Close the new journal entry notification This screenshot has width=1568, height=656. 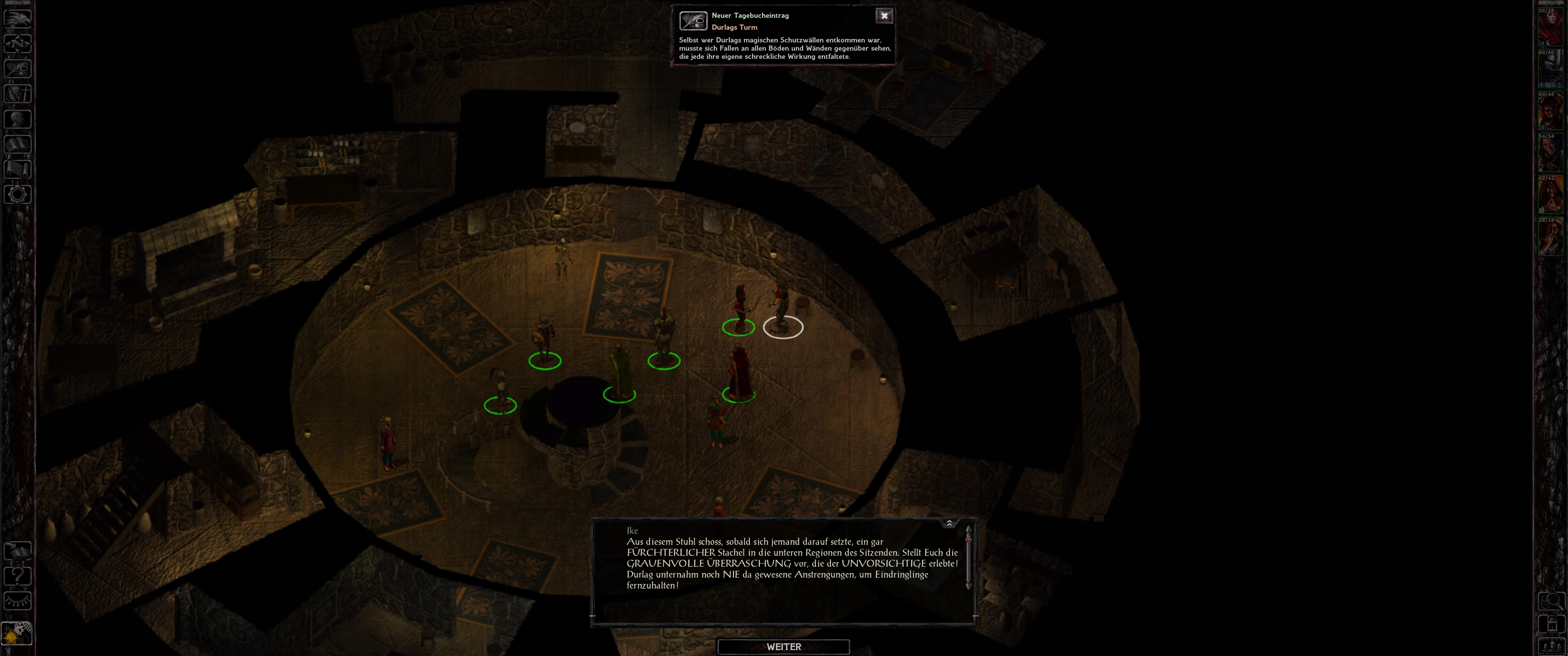(x=884, y=16)
